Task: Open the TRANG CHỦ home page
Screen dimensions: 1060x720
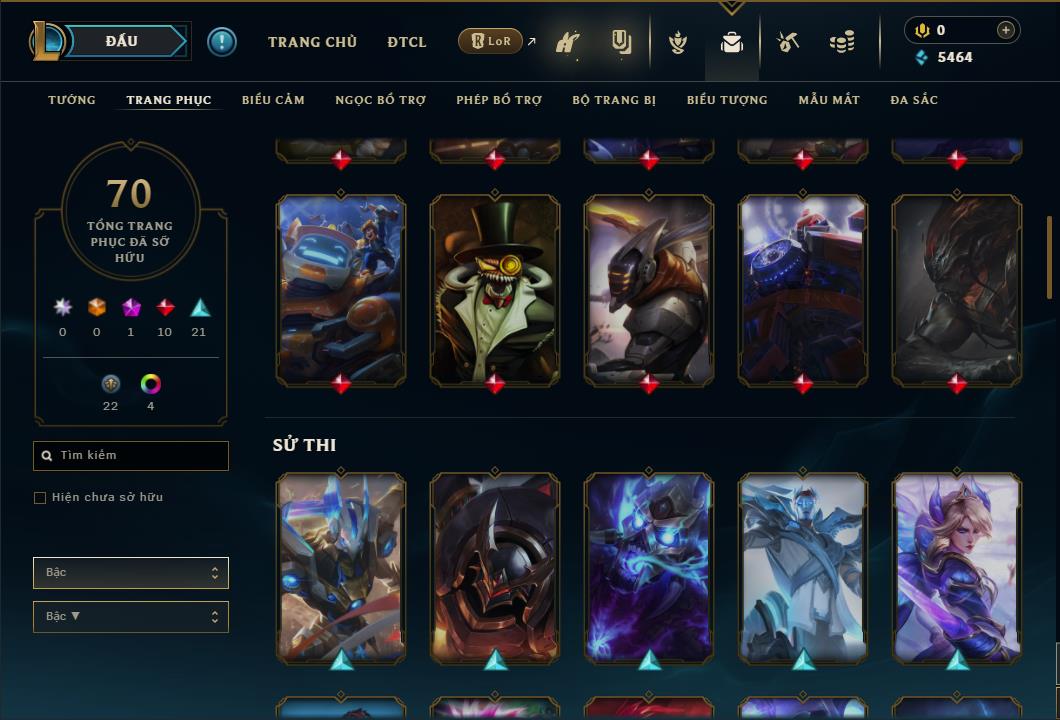Action: [312, 42]
